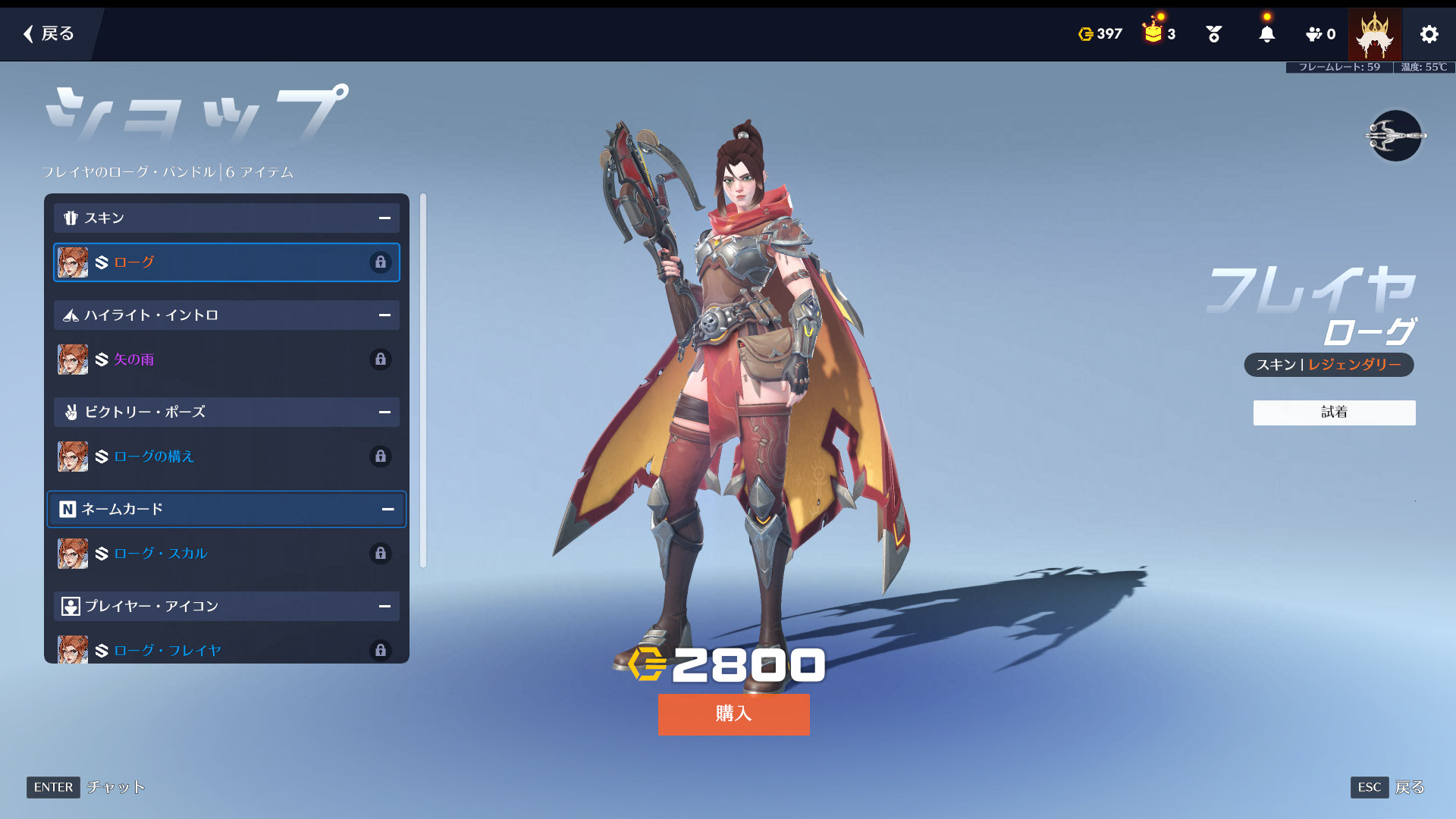Select the ローグの構え victory pose
Screen dimensions: 1456x819
(x=226, y=457)
